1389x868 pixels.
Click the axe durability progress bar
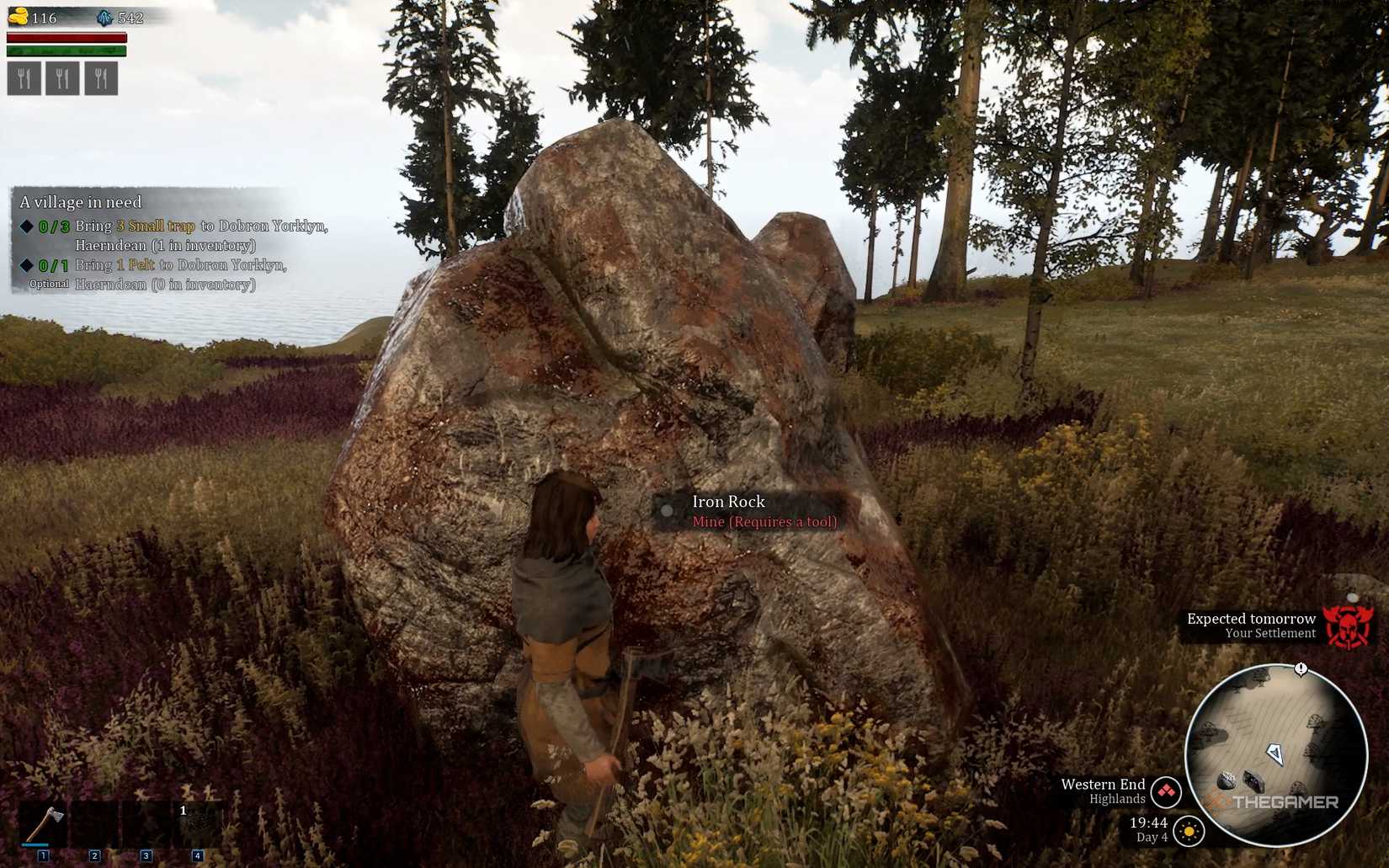coord(35,845)
